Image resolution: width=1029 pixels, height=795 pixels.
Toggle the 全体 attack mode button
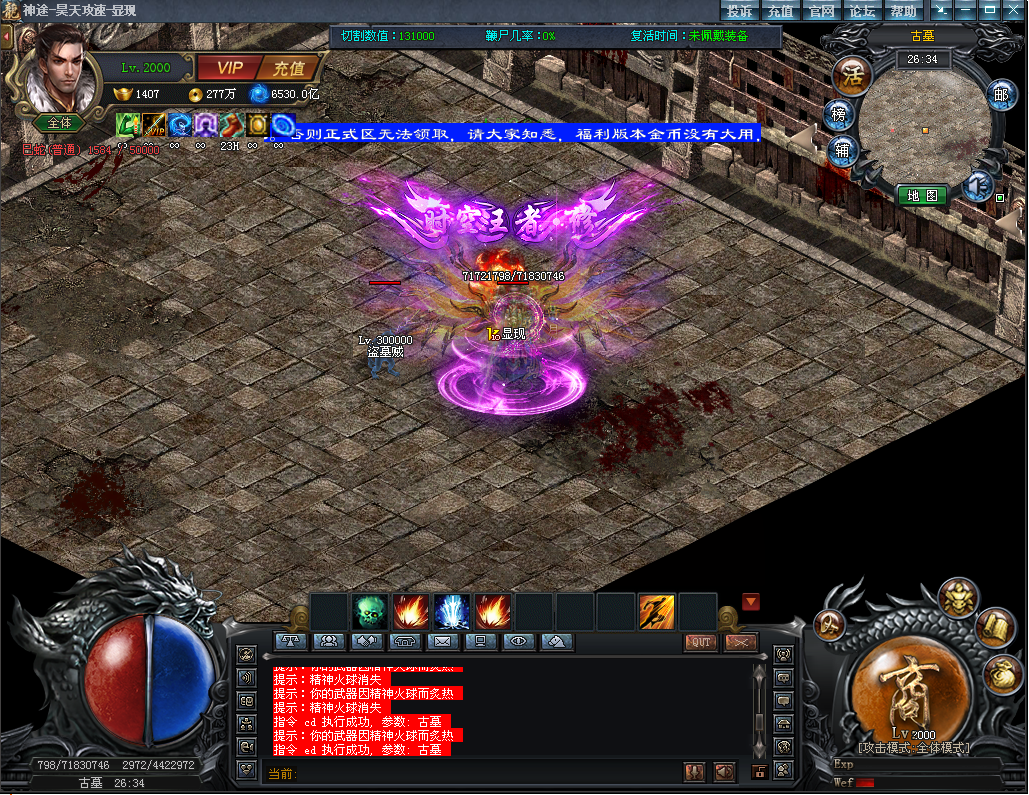click(60, 123)
